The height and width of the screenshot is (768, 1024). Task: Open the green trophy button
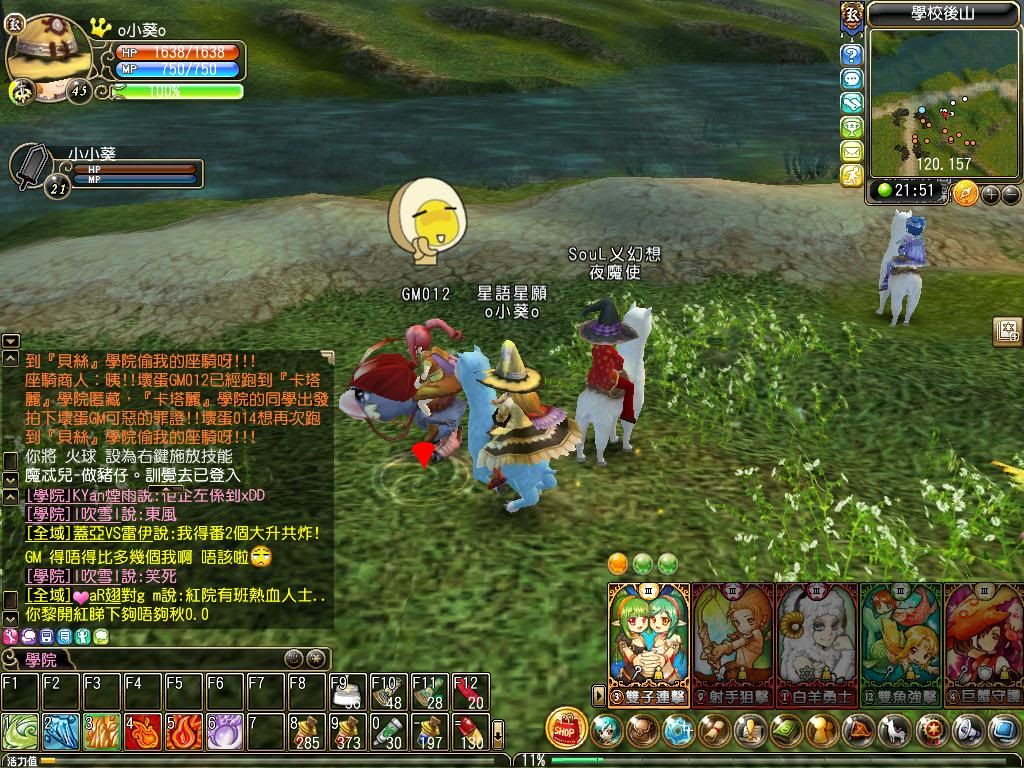click(851, 127)
